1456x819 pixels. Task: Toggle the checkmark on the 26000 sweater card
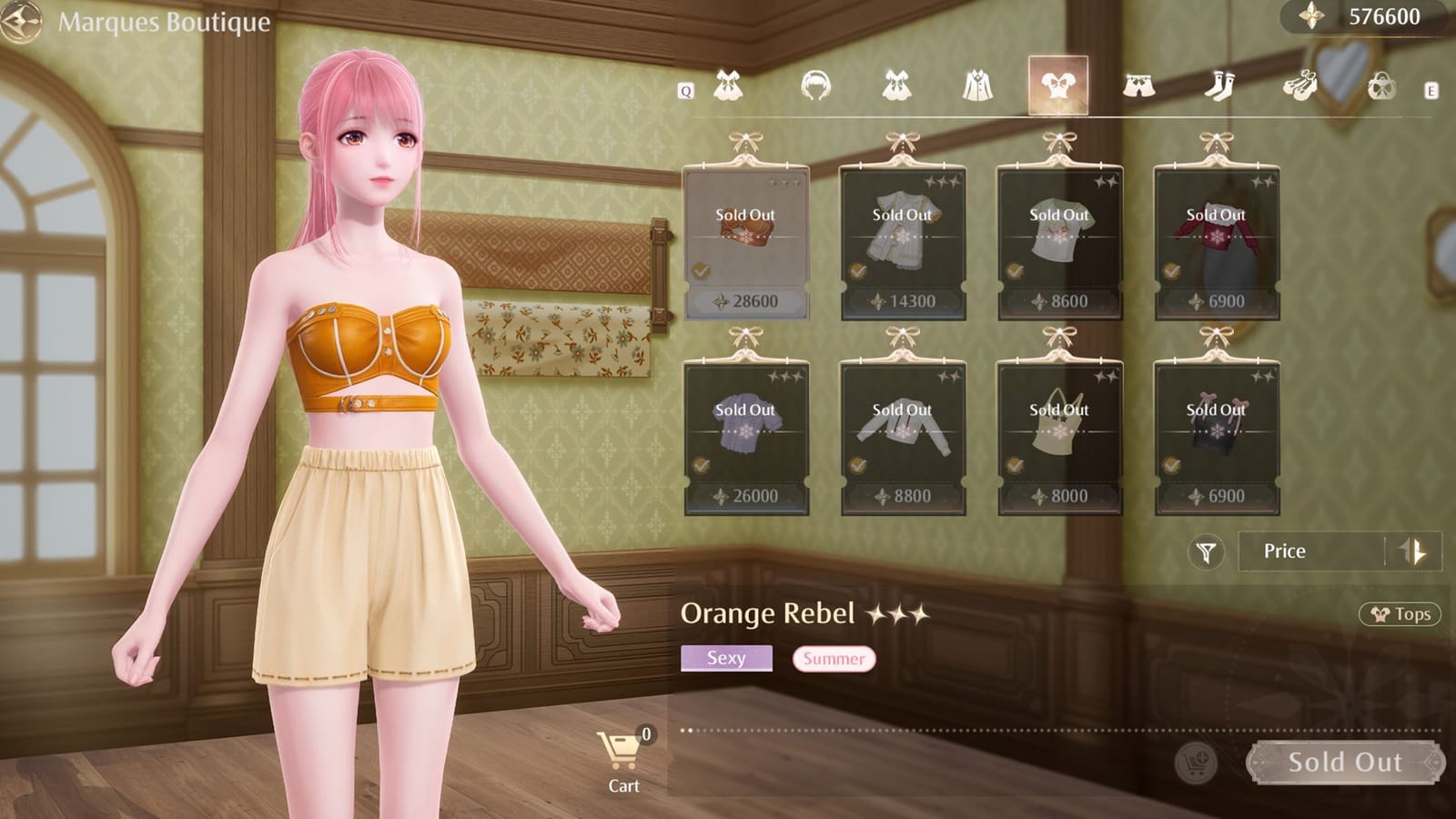(x=700, y=465)
